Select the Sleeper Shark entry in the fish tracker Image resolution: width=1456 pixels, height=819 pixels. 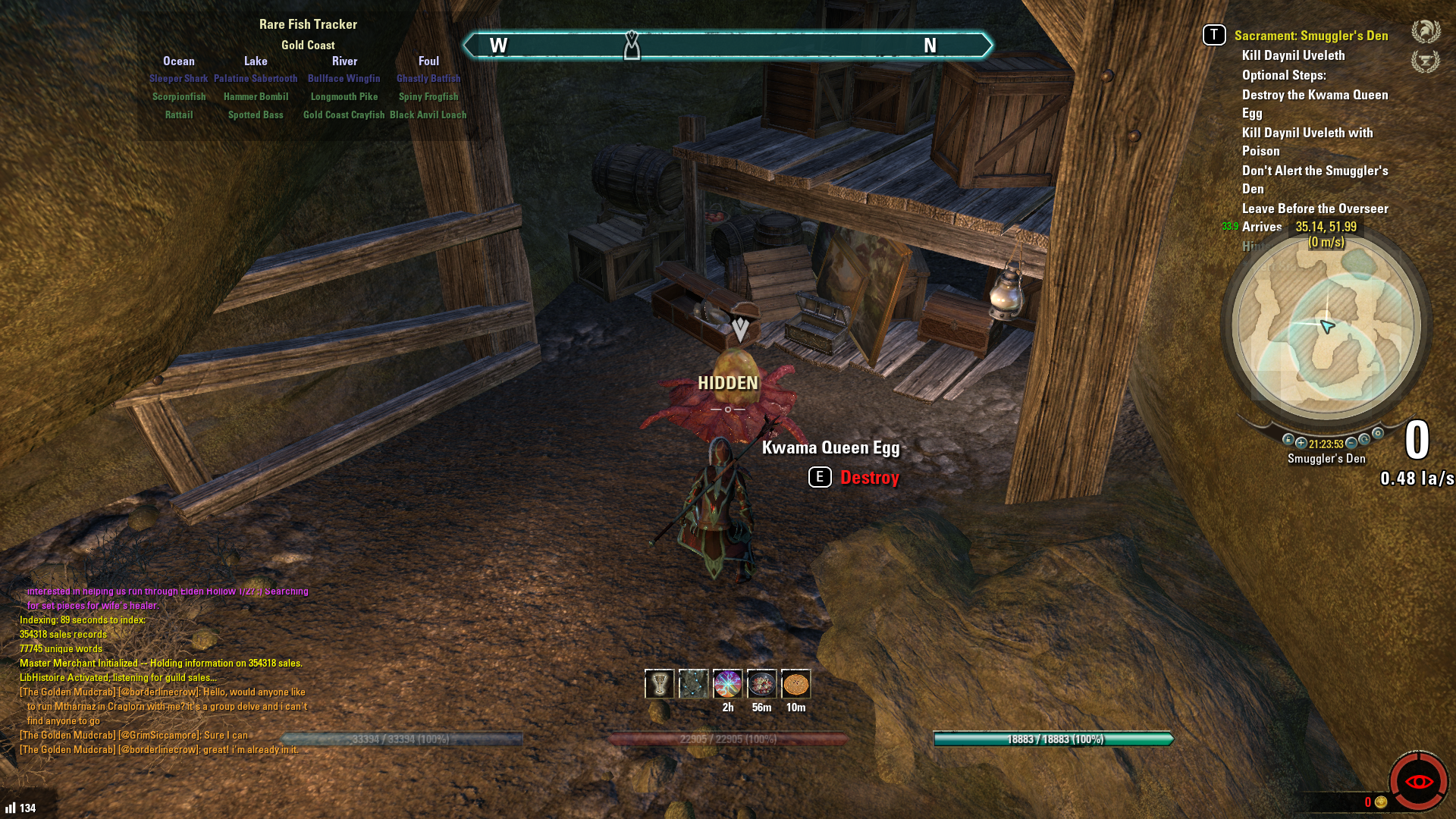[x=178, y=79]
